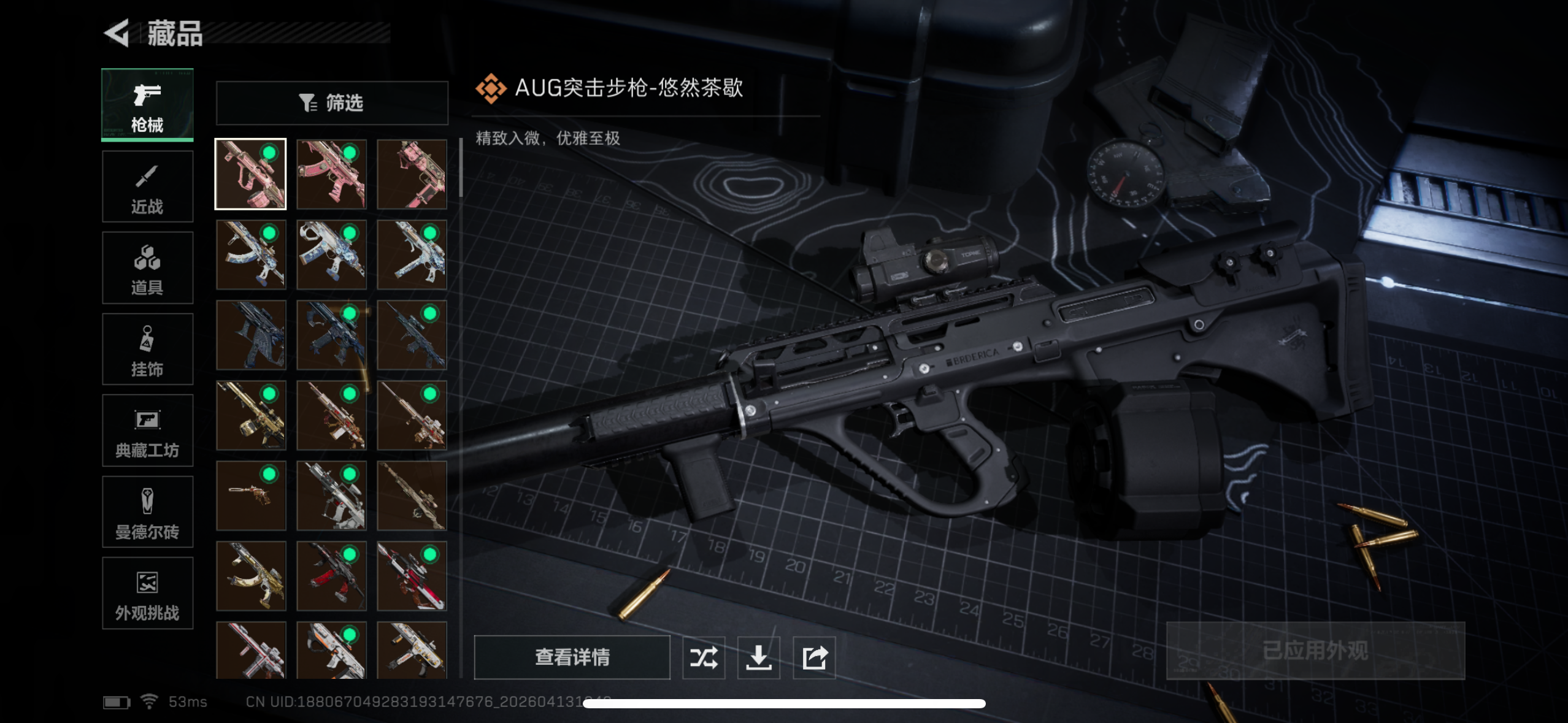
Task: Open the 筛选 filter panel
Action: (332, 103)
